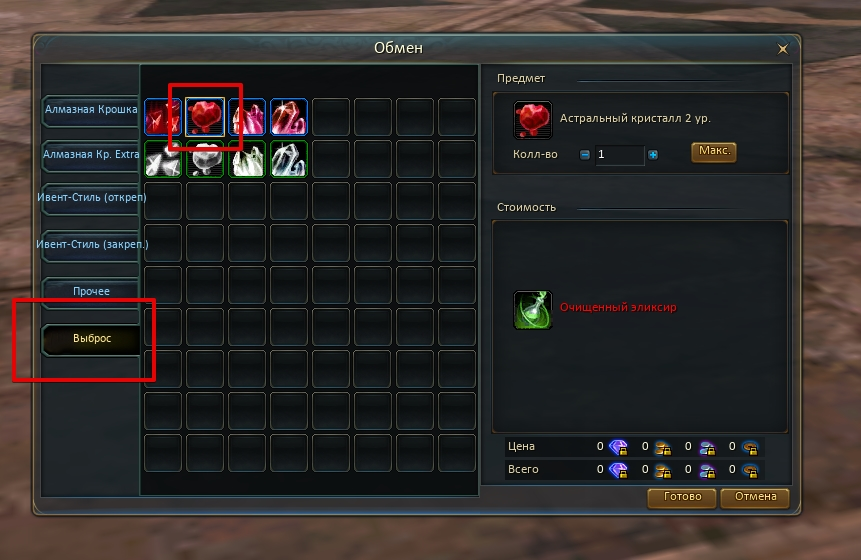Switch to the Выброс tab
Screen dimensions: 861x560
pyautogui.click(x=90, y=339)
